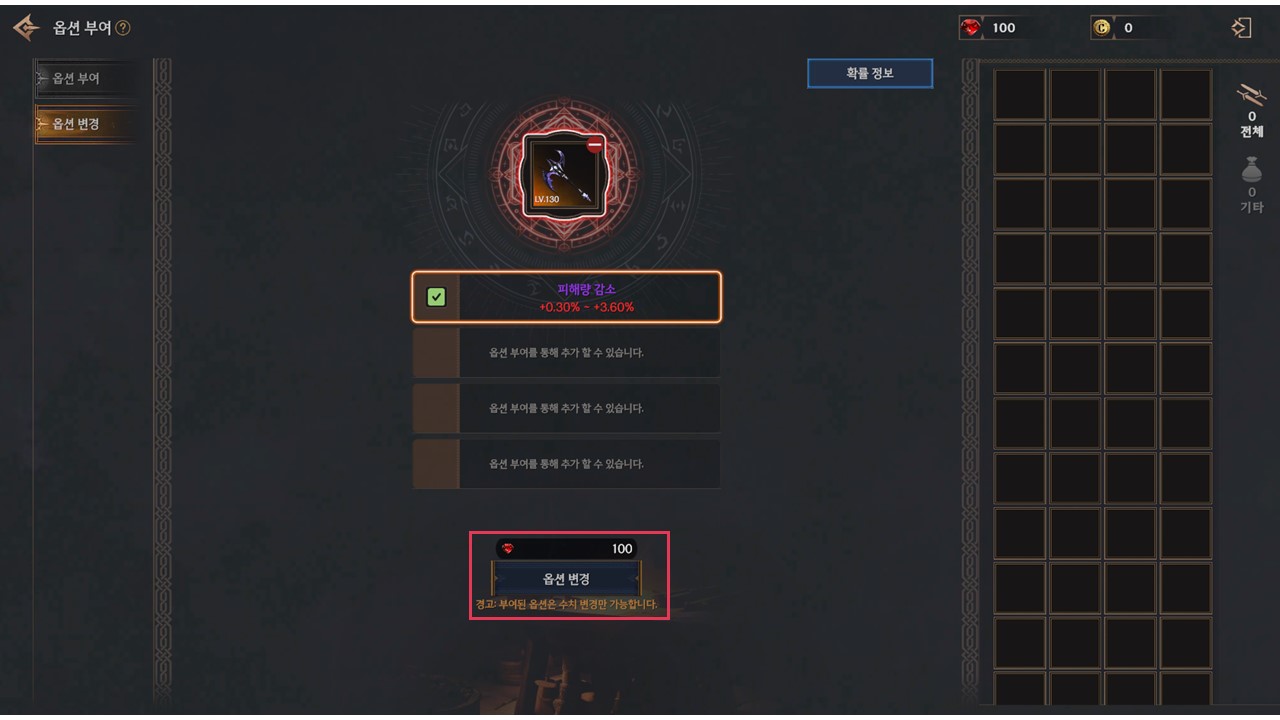Confirm with the 옵션 변경 button
The width and height of the screenshot is (1280, 720).
(x=566, y=579)
